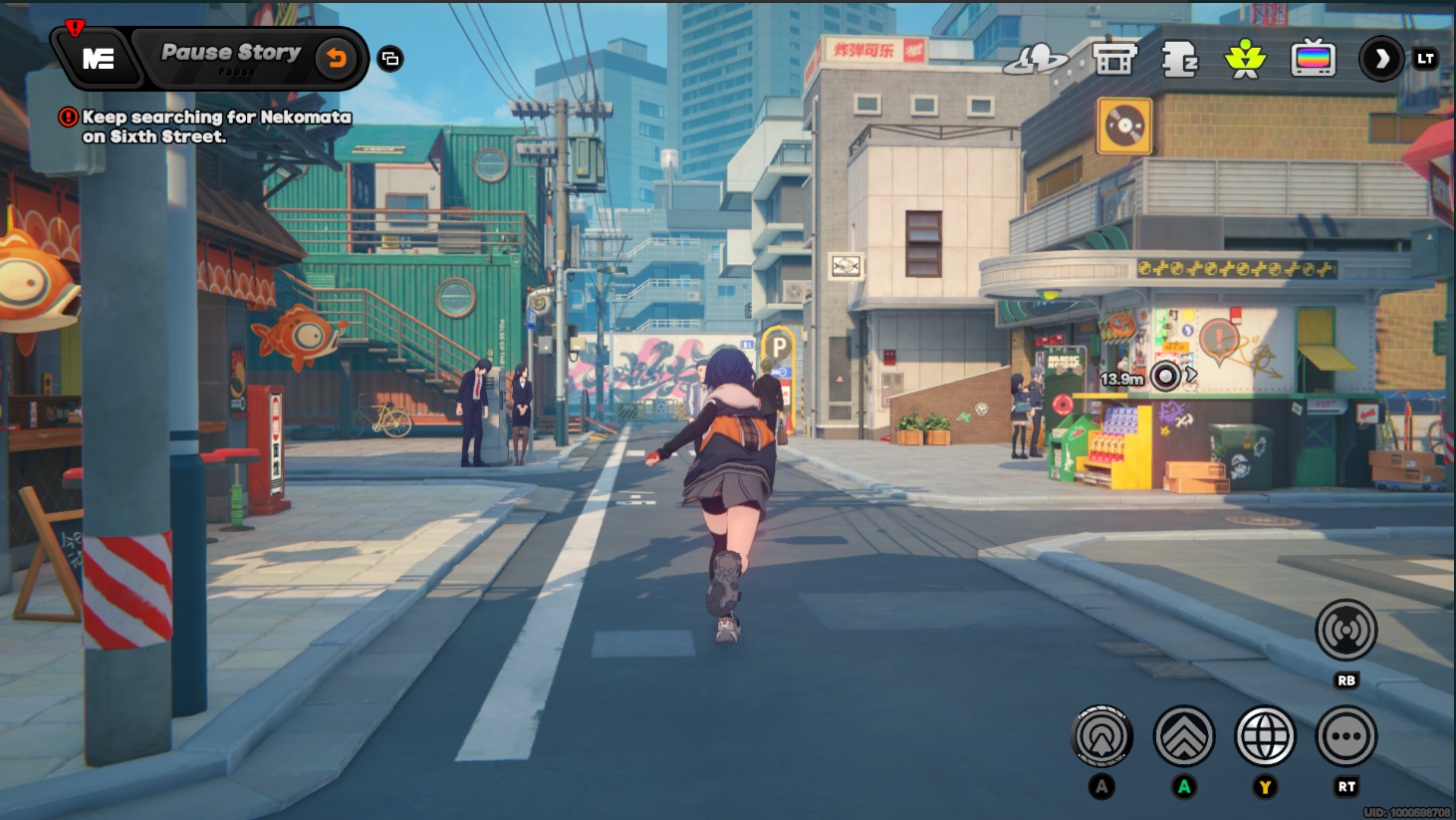
Task: Open the notebook with Z icon
Action: (x=1180, y=59)
